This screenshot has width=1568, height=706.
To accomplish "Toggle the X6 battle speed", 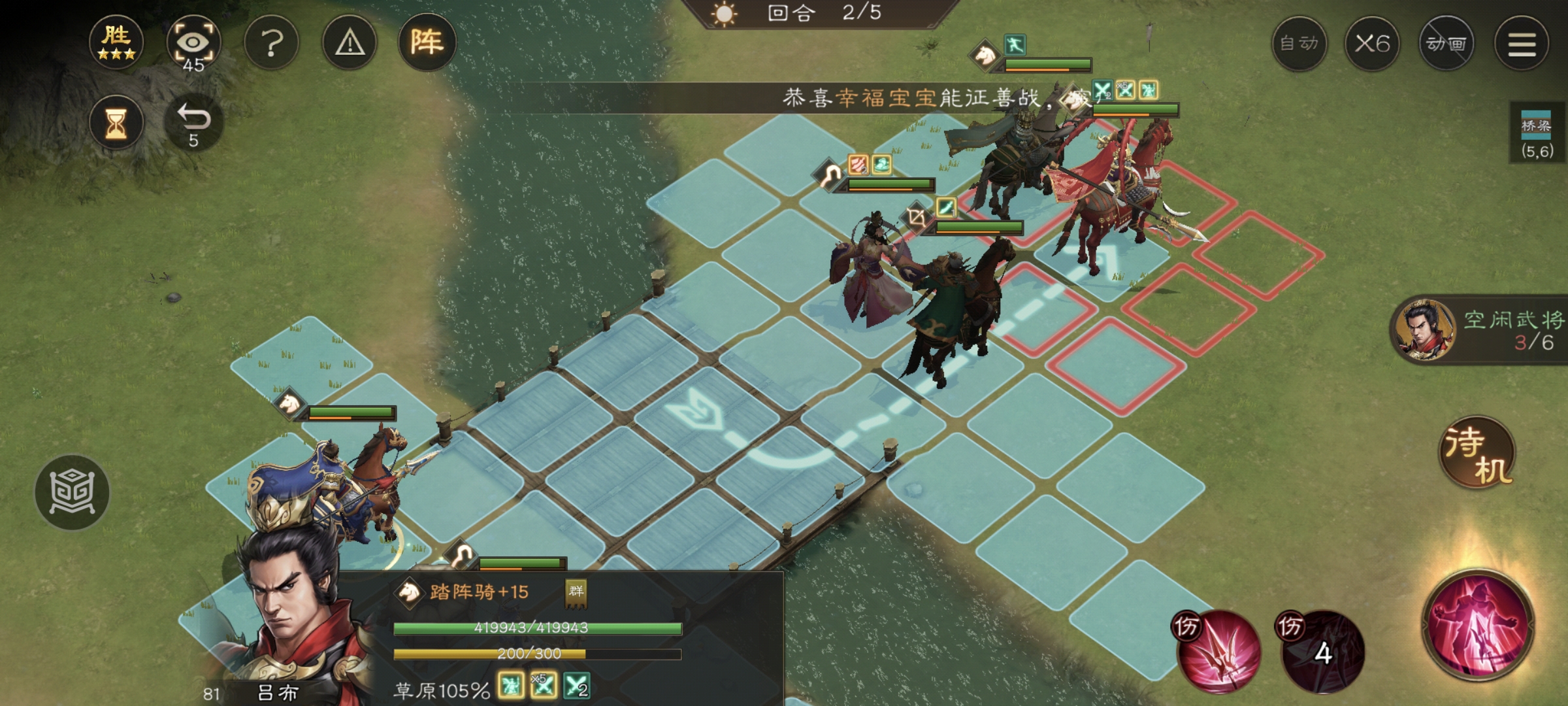I will coord(1374,44).
